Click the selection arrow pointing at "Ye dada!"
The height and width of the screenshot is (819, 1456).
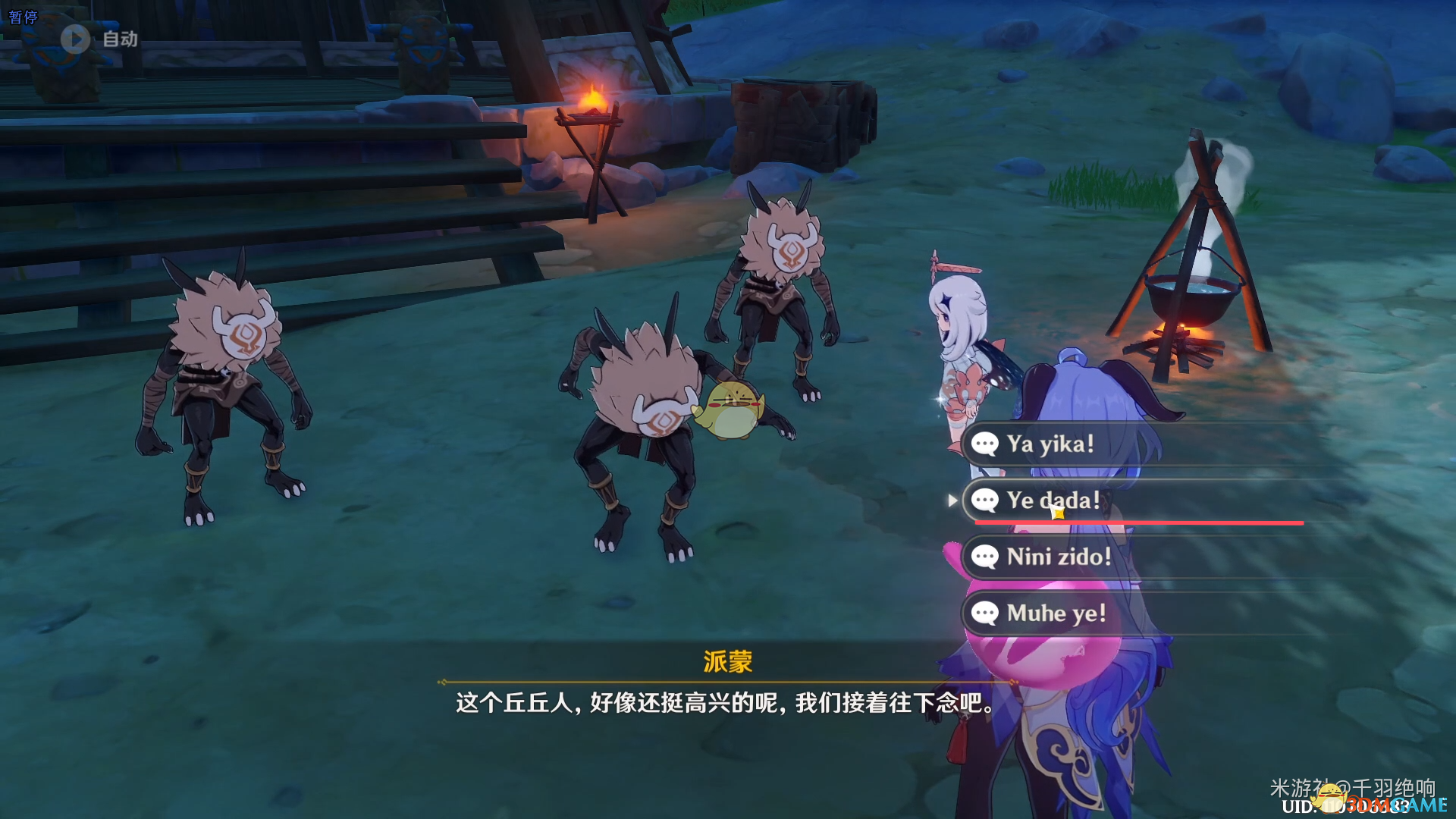point(953,500)
